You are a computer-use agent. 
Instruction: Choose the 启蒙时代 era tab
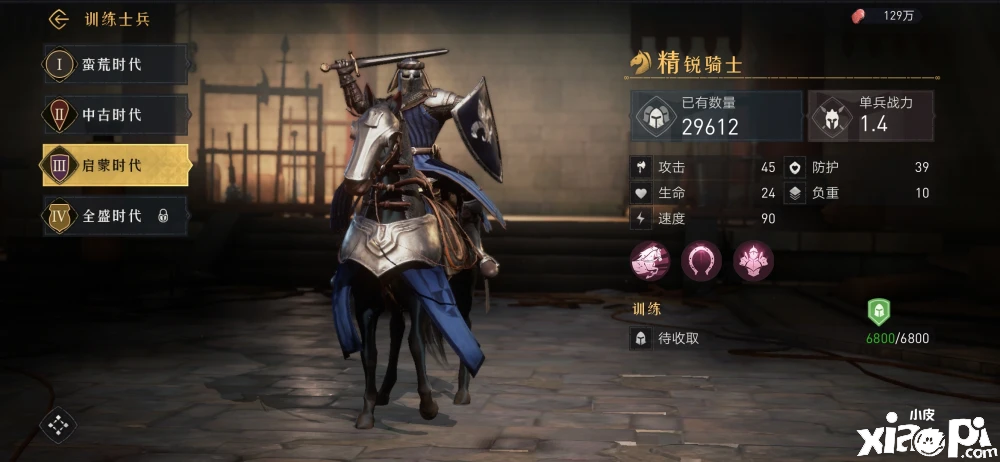(115, 165)
